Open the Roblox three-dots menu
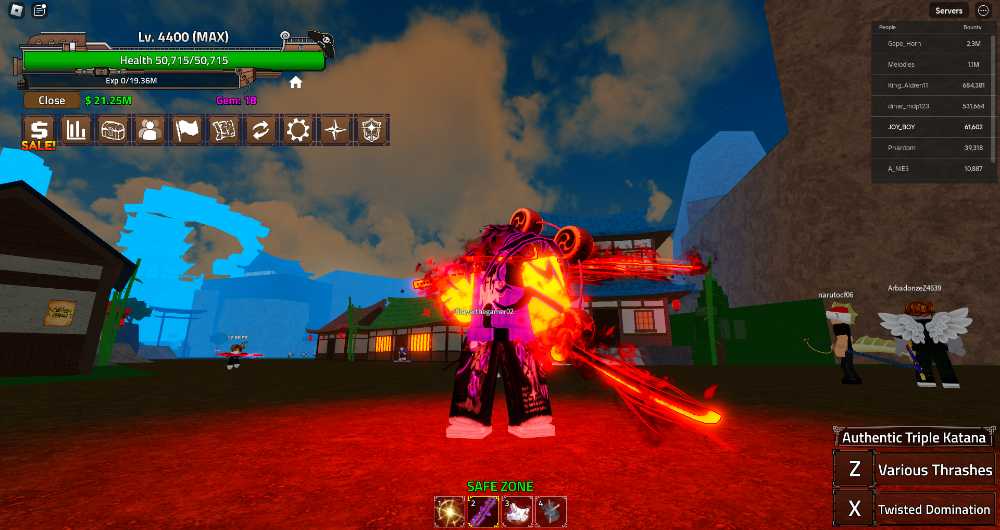 (x=983, y=11)
